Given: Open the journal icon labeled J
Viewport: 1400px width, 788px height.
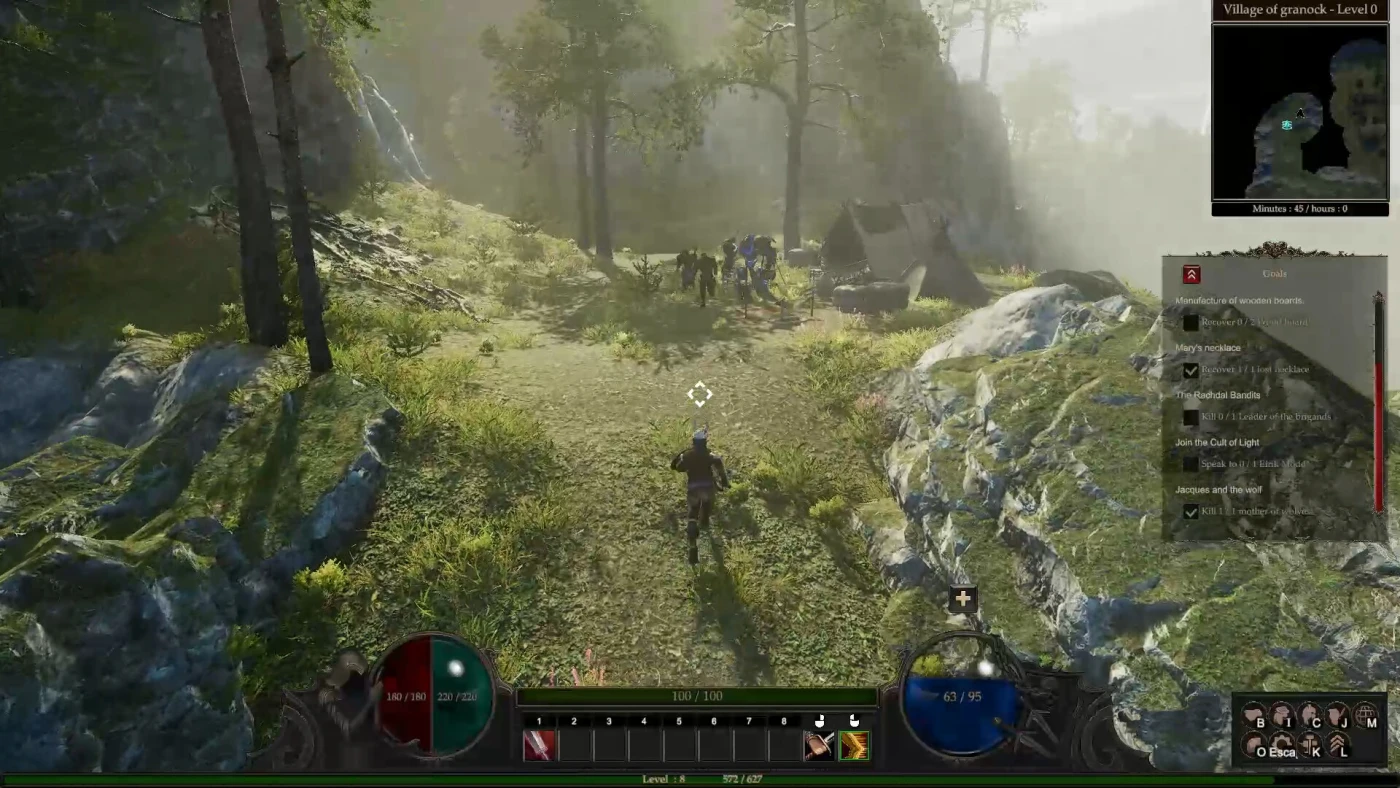Looking at the screenshot, I should pos(1338,716).
